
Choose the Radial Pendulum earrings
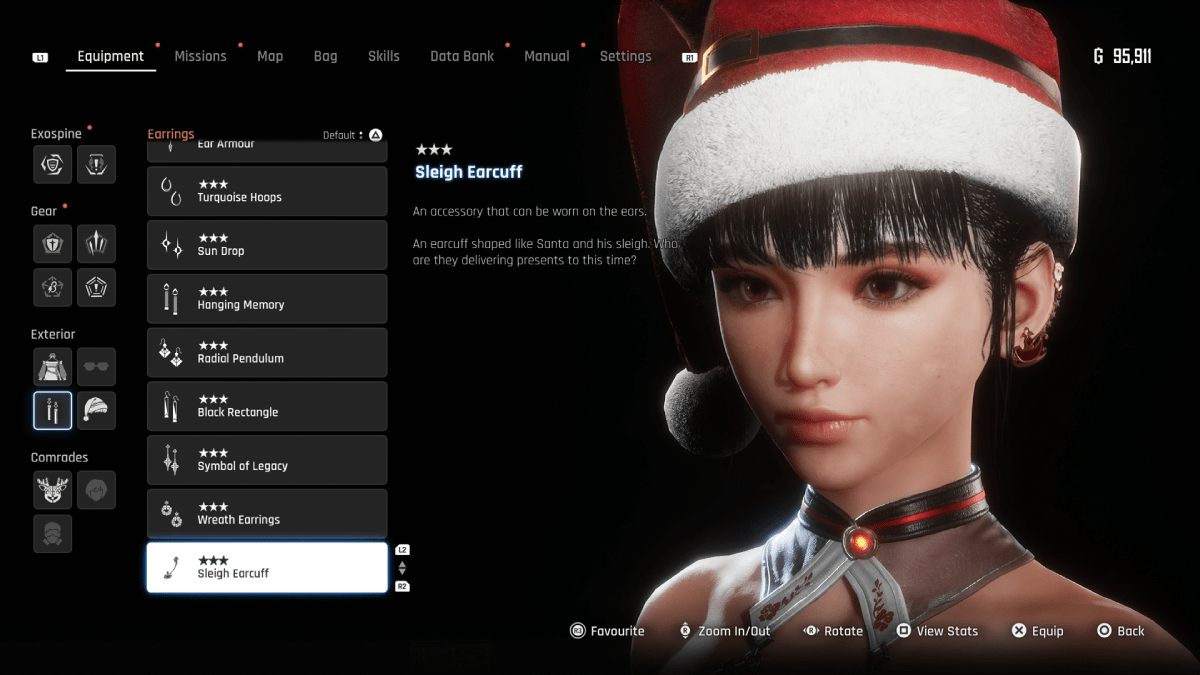(267, 352)
